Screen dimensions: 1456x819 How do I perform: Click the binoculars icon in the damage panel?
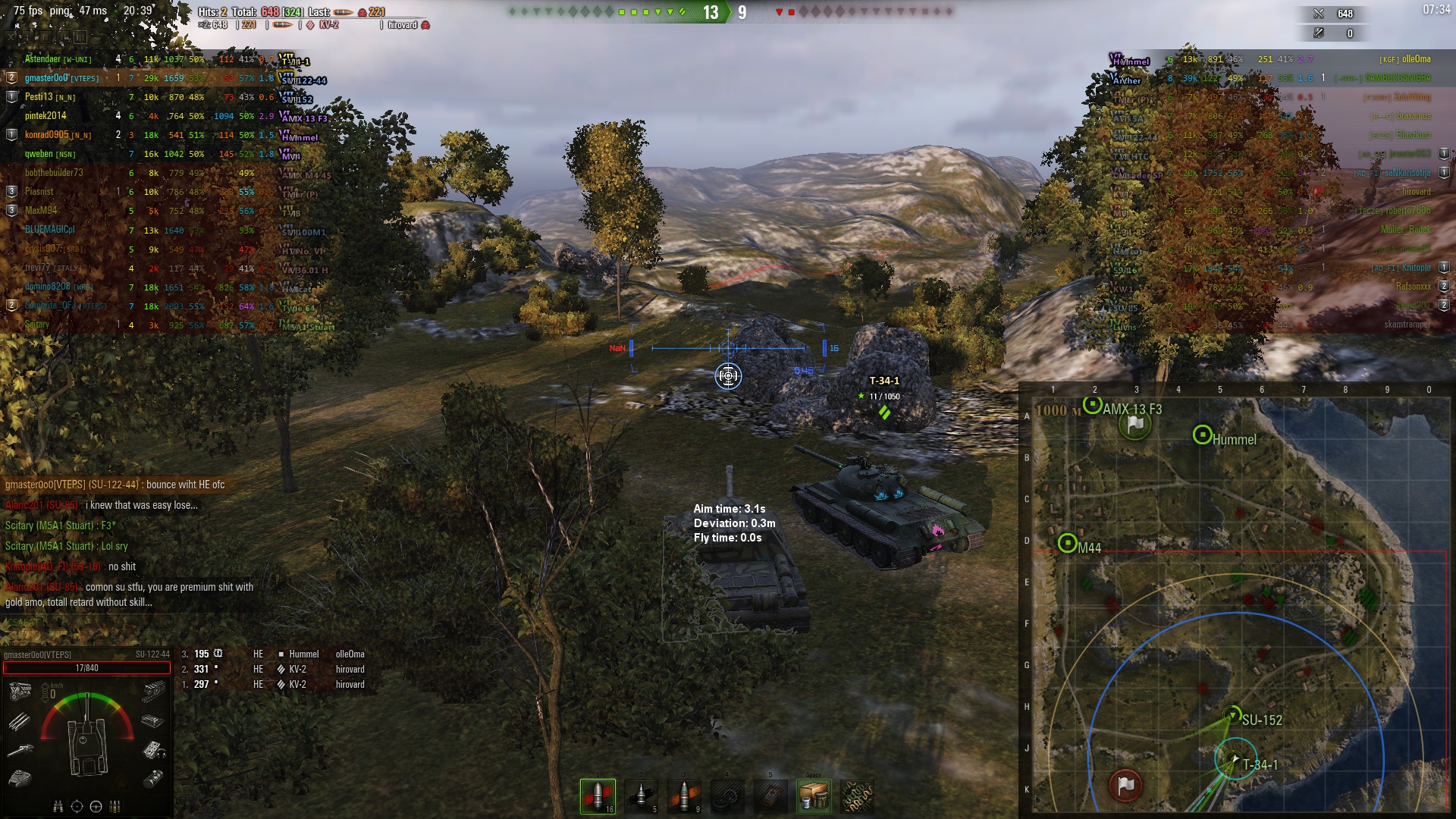click(x=58, y=806)
